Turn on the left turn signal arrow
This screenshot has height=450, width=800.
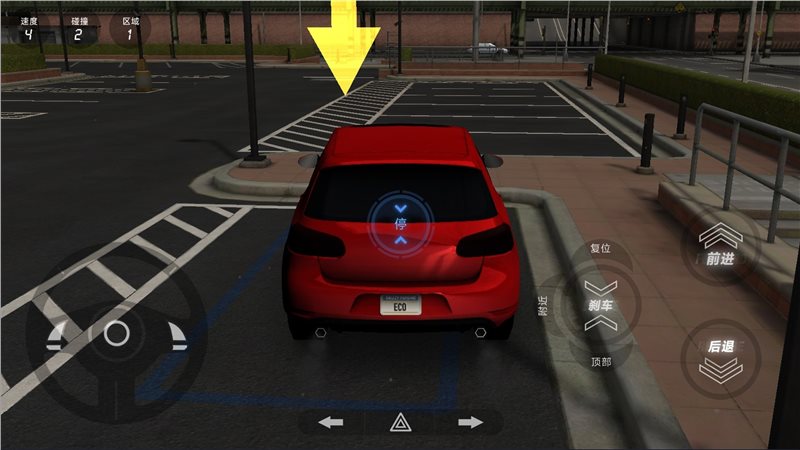(x=331, y=422)
